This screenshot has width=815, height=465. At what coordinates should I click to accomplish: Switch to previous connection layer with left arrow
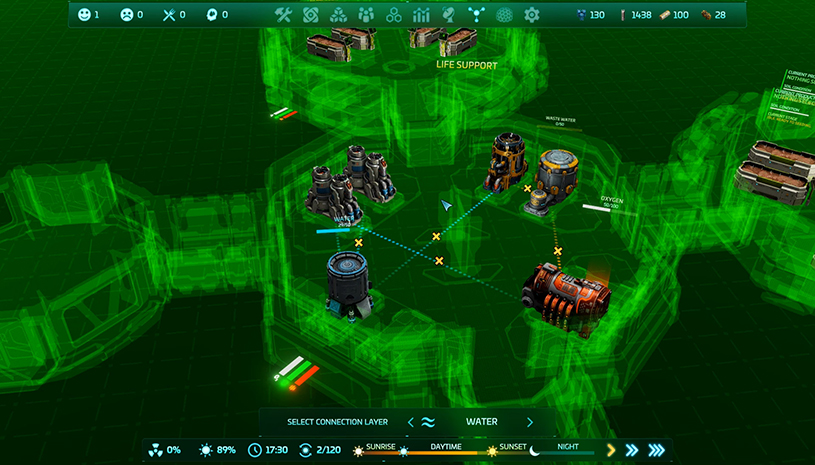410,422
